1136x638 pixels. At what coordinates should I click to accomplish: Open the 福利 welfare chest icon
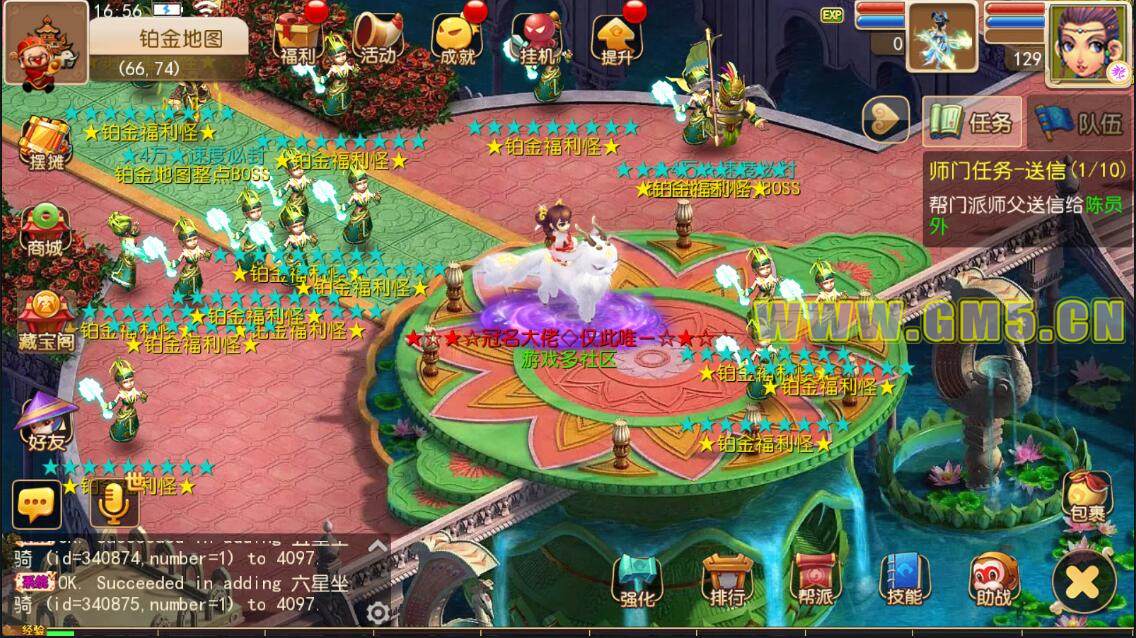(x=297, y=38)
